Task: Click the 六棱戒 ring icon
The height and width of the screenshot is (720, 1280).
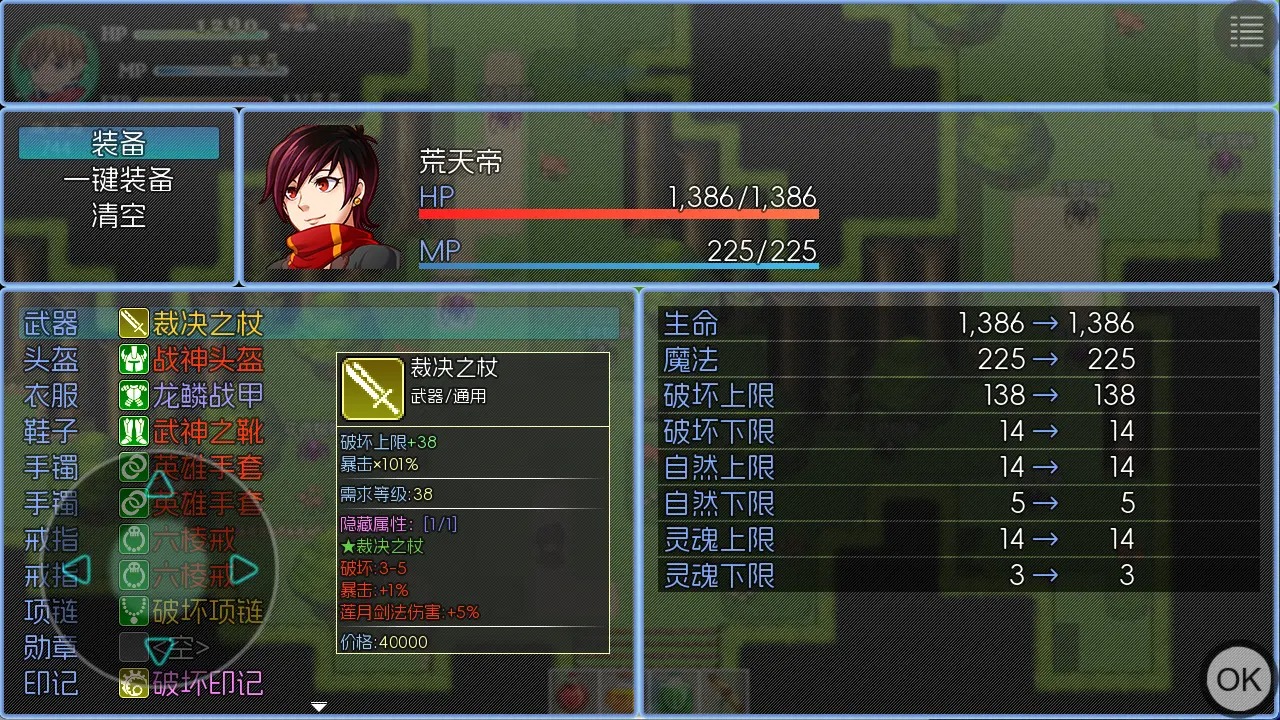Action: pos(136,538)
